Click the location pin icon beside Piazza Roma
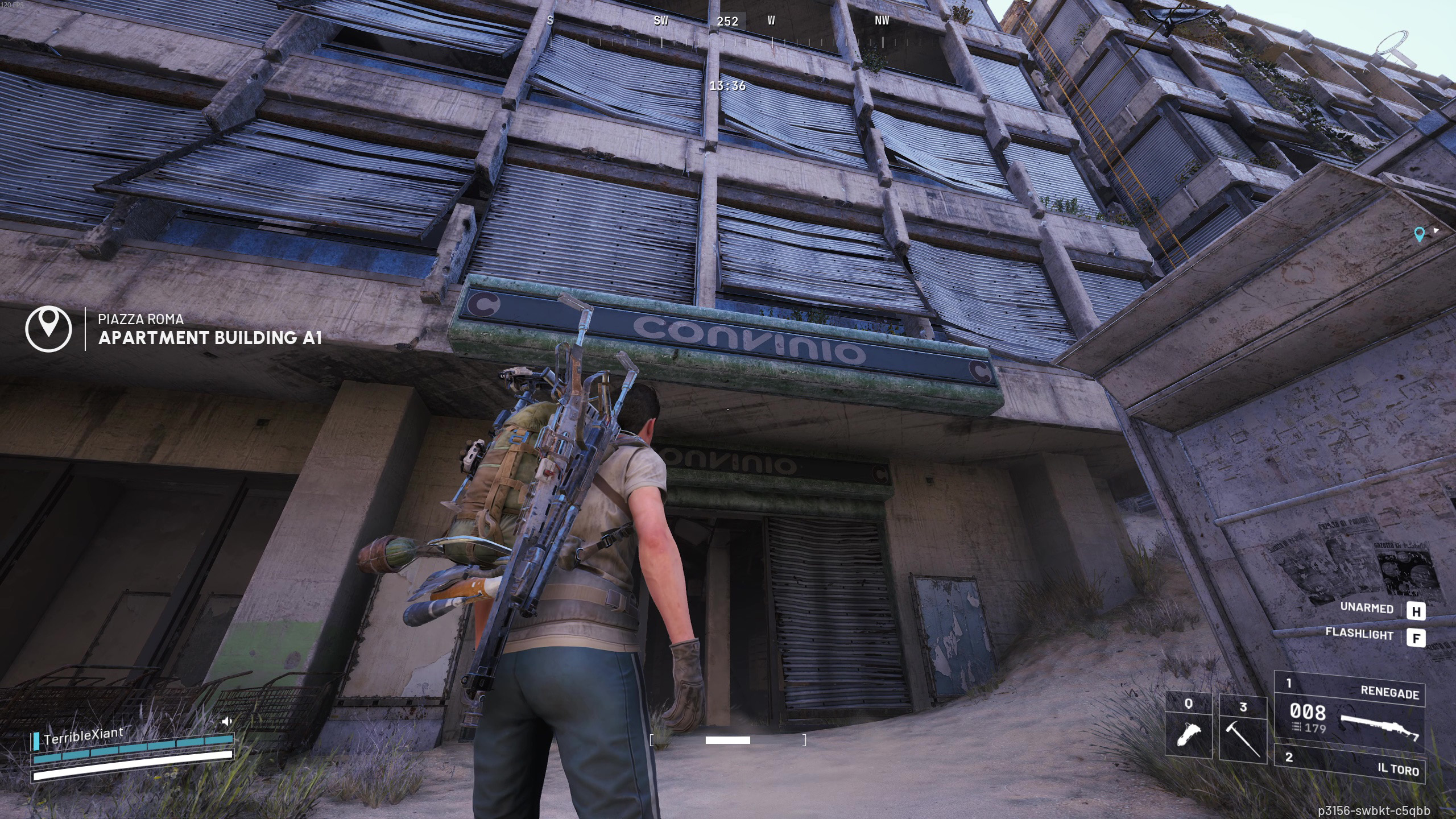 pyautogui.click(x=49, y=329)
